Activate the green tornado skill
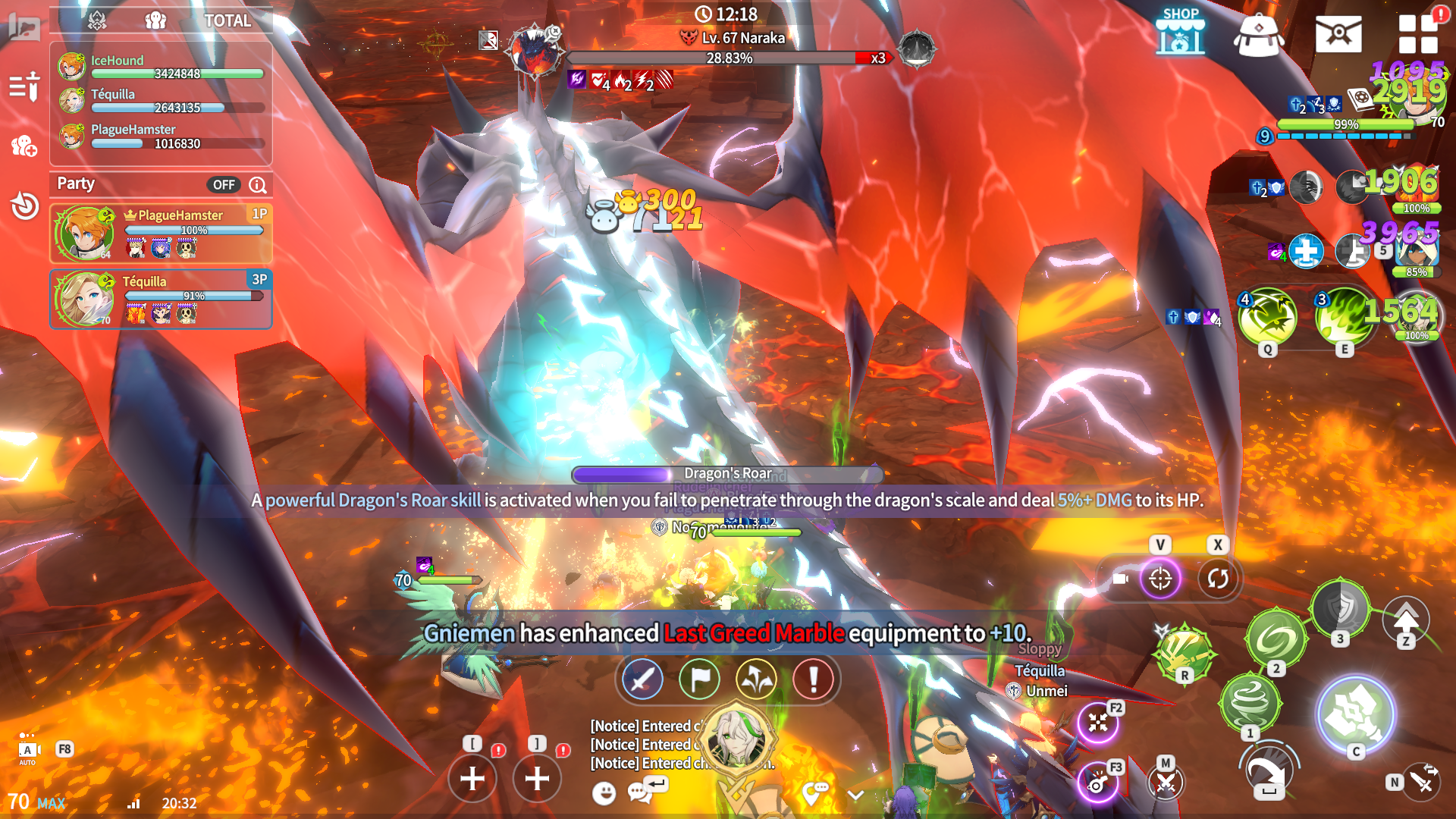The image size is (1456, 819). pyautogui.click(x=1250, y=701)
